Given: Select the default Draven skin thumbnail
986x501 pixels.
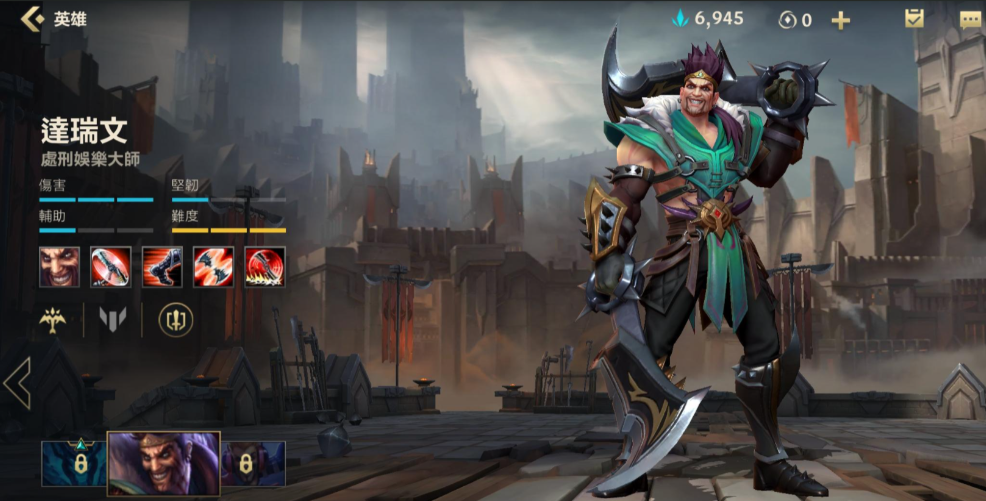Looking at the screenshot, I should tap(163, 463).
